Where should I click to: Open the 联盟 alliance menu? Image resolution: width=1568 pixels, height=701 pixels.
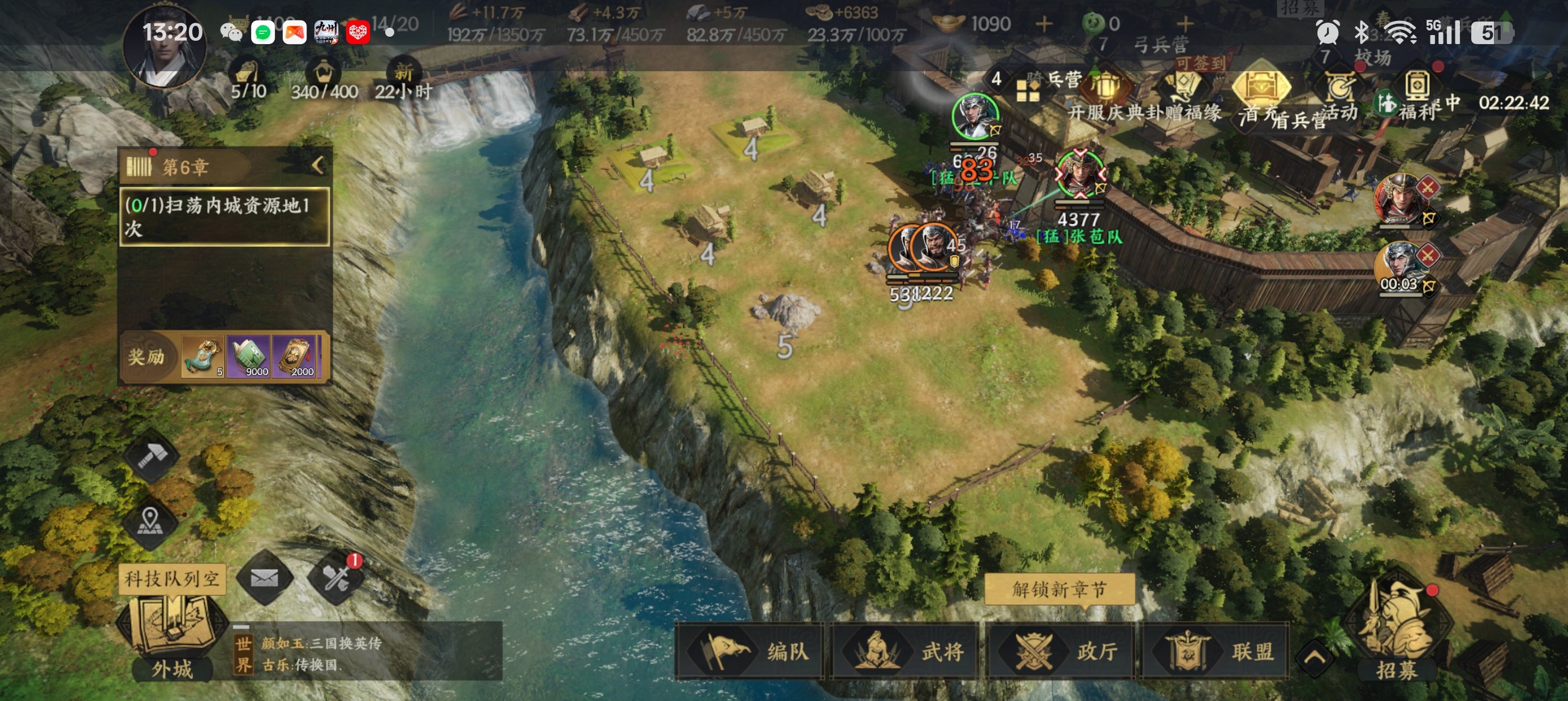click(x=1216, y=651)
